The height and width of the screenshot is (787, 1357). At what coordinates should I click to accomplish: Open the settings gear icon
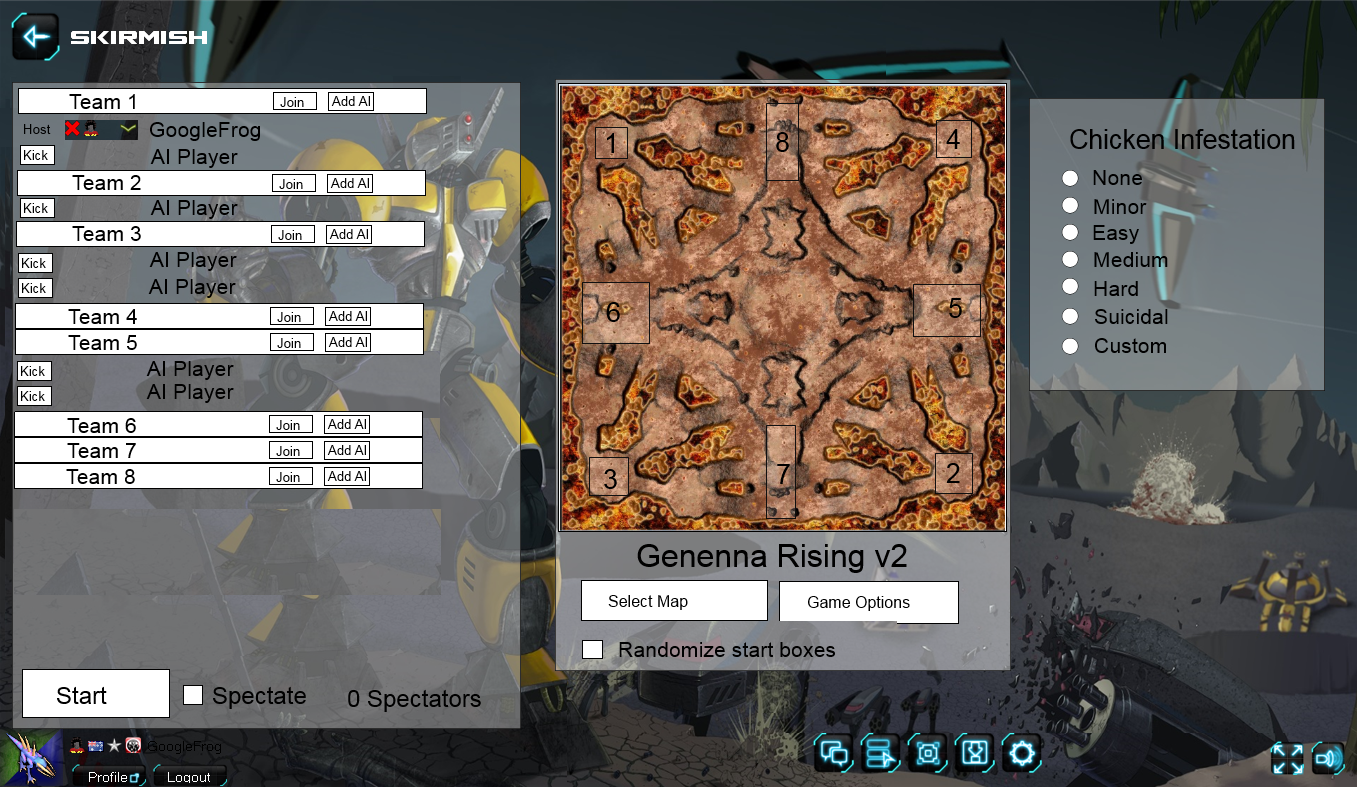click(1021, 753)
